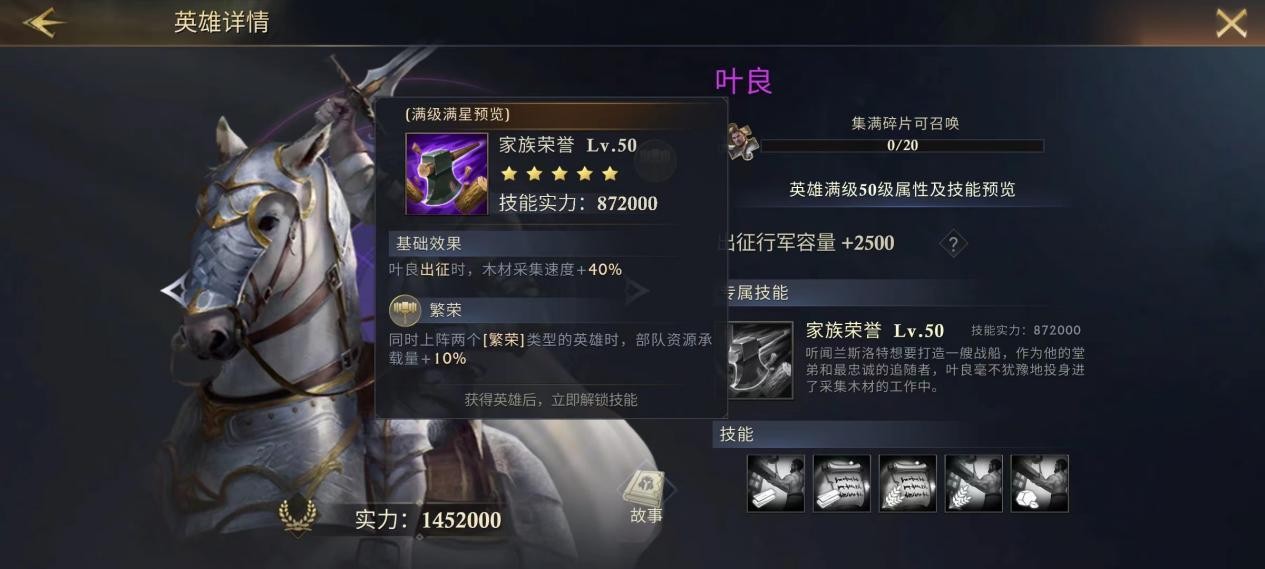Image resolution: width=1265 pixels, height=569 pixels.
Task: Go back with the top-left arrow
Action: click(x=44, y=23)
